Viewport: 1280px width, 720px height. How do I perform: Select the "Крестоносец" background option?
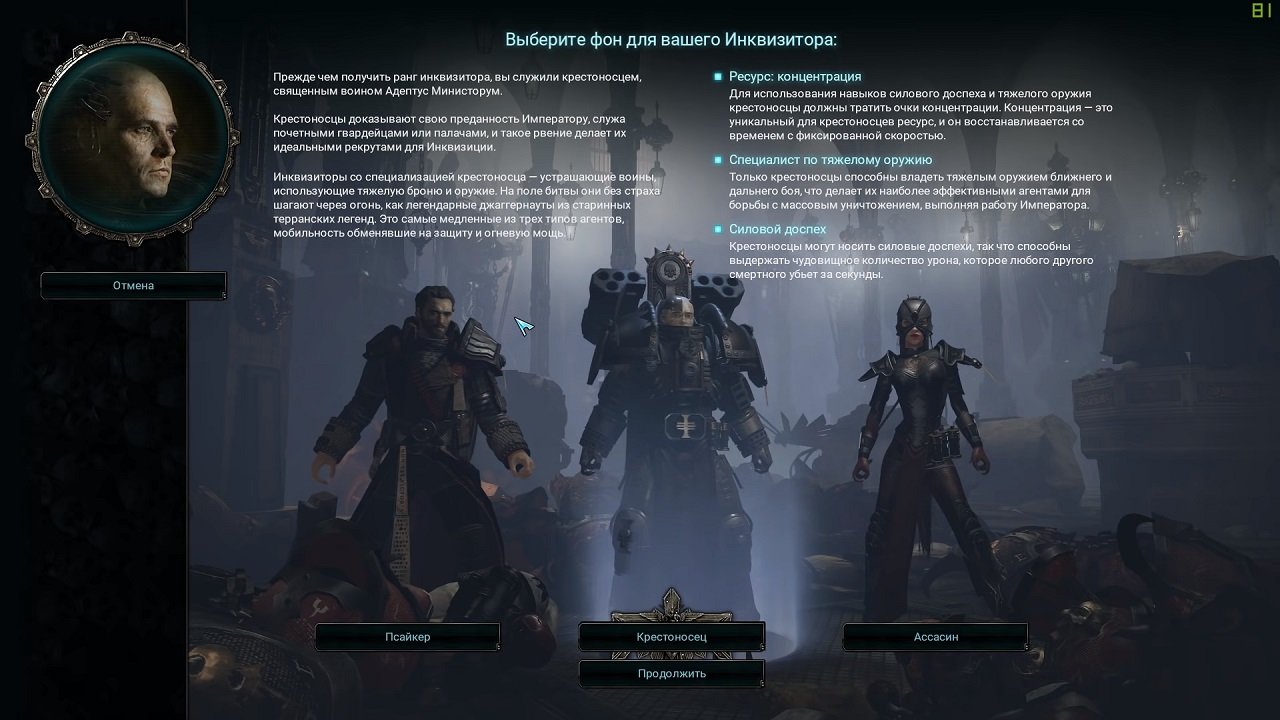tap(671, 636)
